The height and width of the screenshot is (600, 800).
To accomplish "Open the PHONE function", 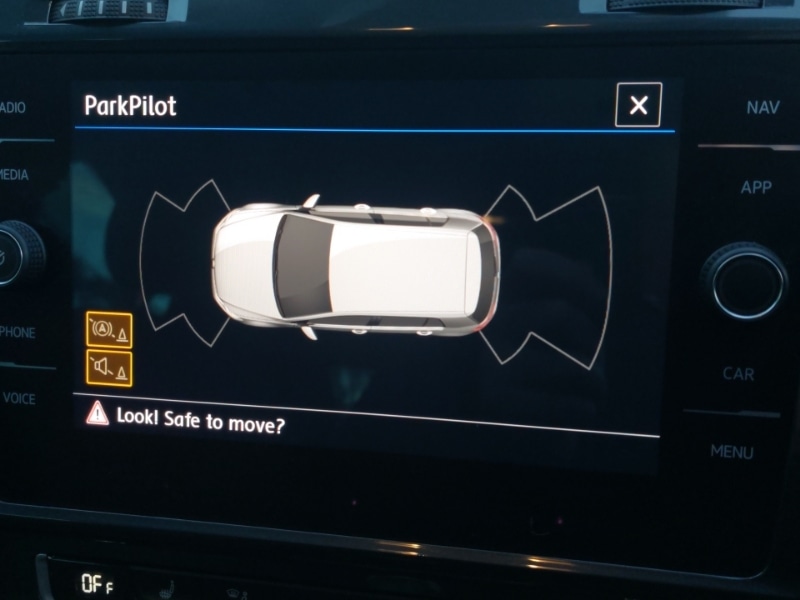I will (17, 332).
